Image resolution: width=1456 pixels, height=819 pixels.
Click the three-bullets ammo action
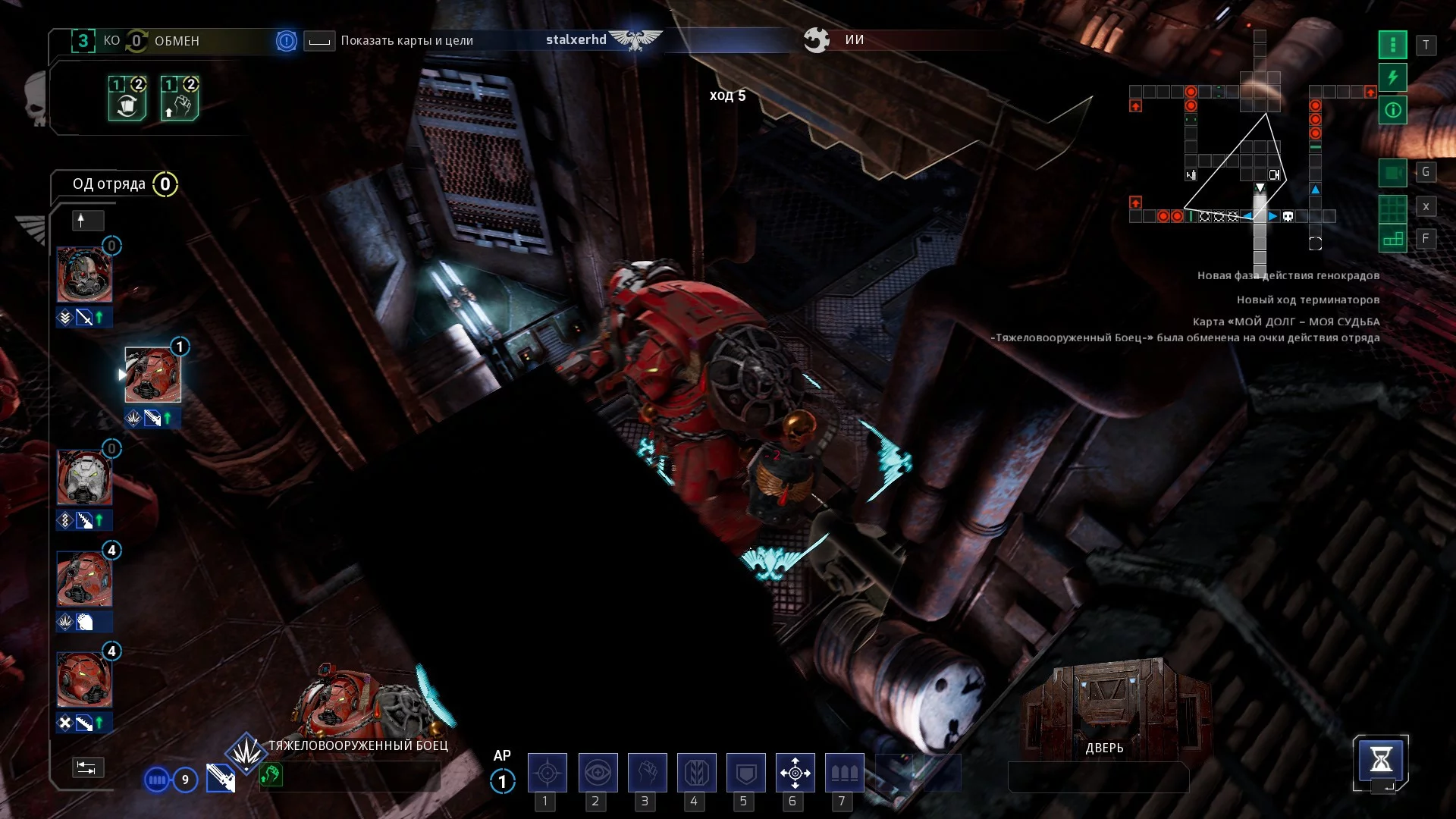(x=844, y=773)
